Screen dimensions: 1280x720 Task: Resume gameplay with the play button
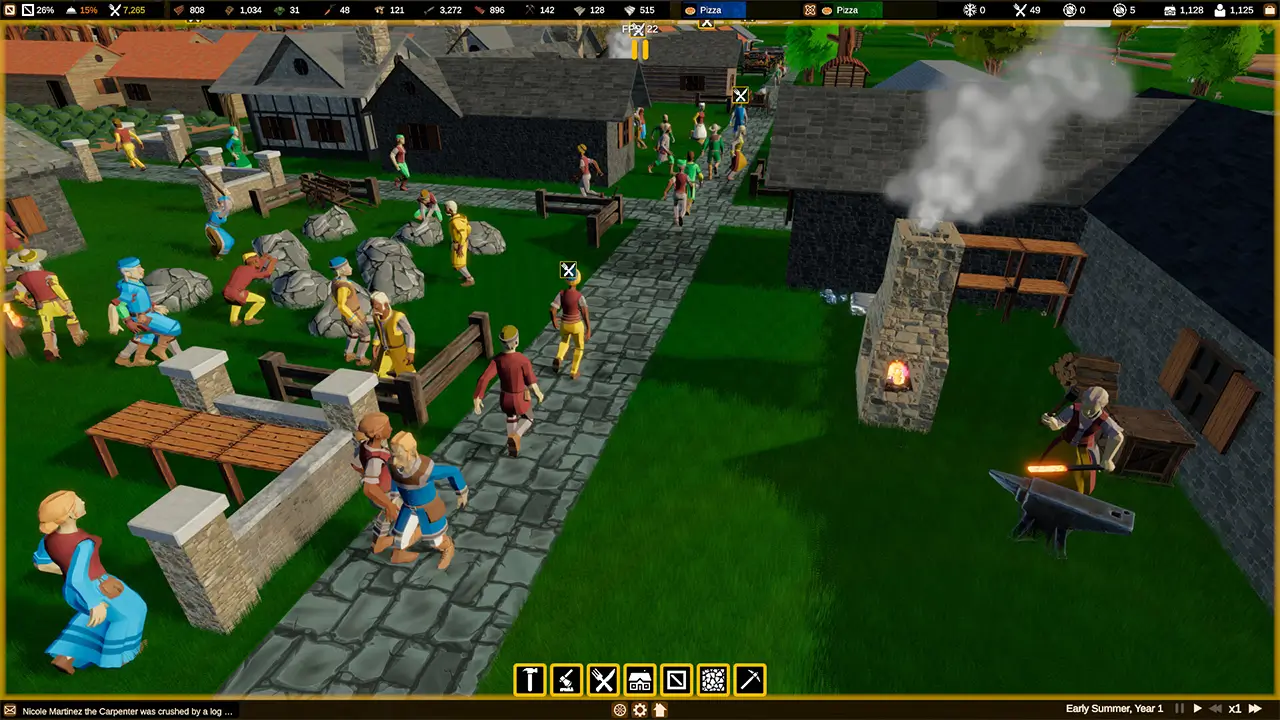(x=1198, y=709)
